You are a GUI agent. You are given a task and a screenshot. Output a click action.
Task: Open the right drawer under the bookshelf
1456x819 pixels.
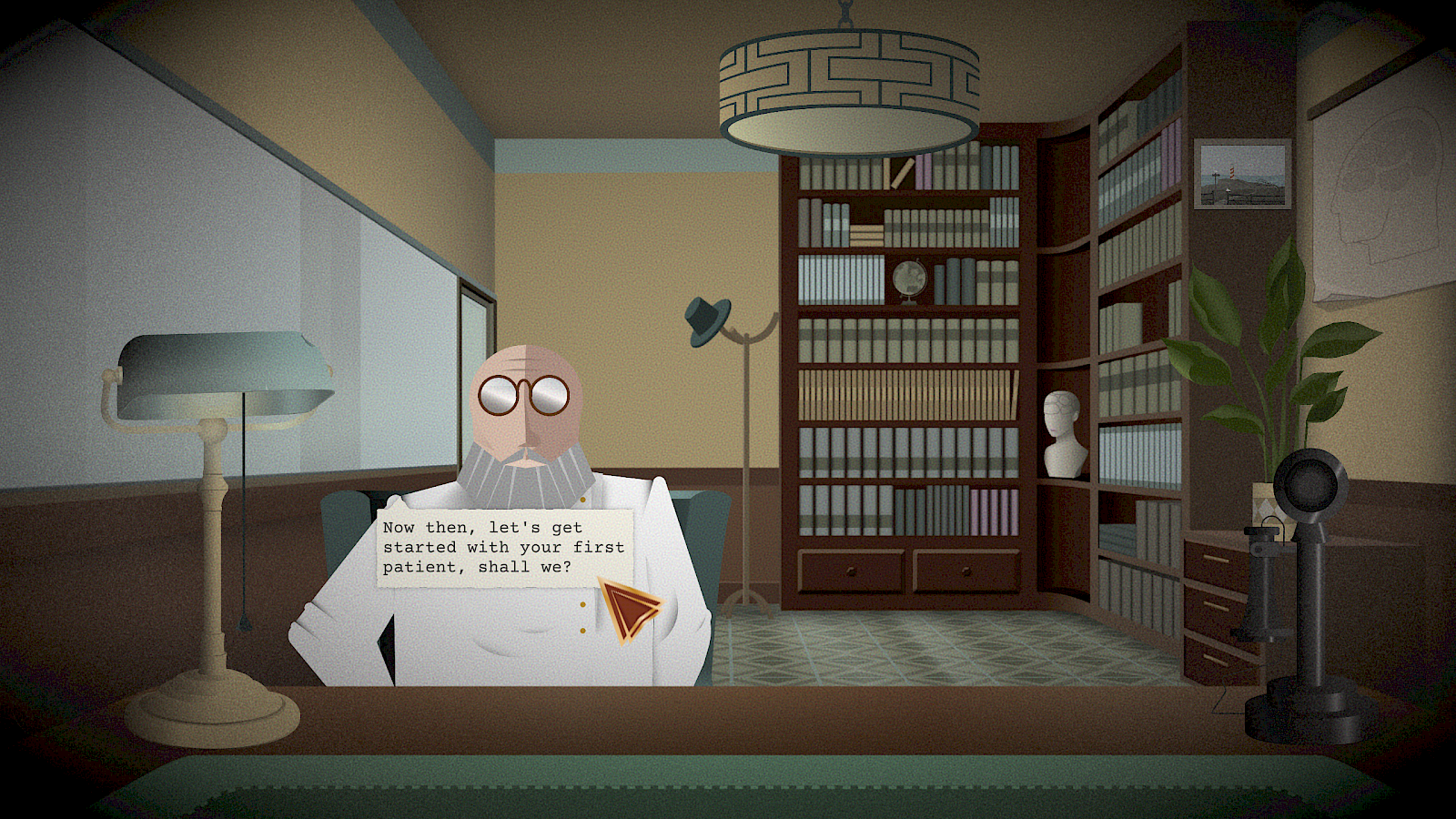pyautogui.click(x=965, y=569)
